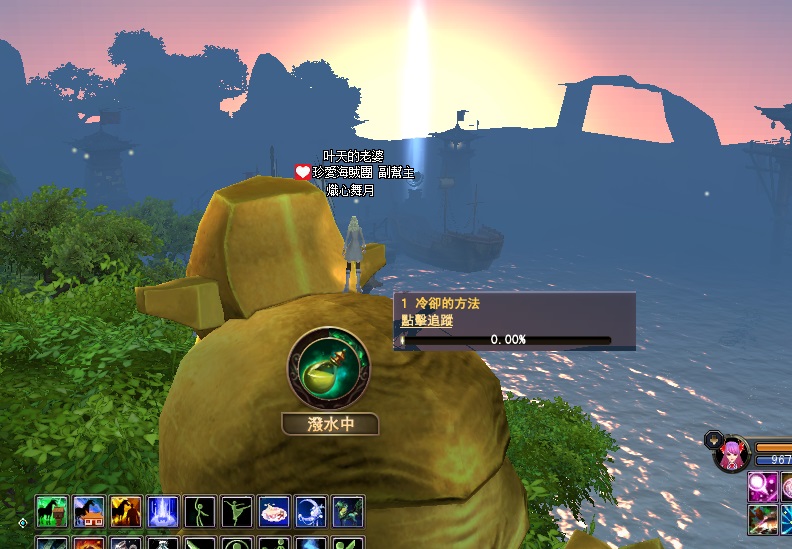Select the green horse mount skill icon
This screenshot has height=549, width=792.
click(x=52, y=511)
